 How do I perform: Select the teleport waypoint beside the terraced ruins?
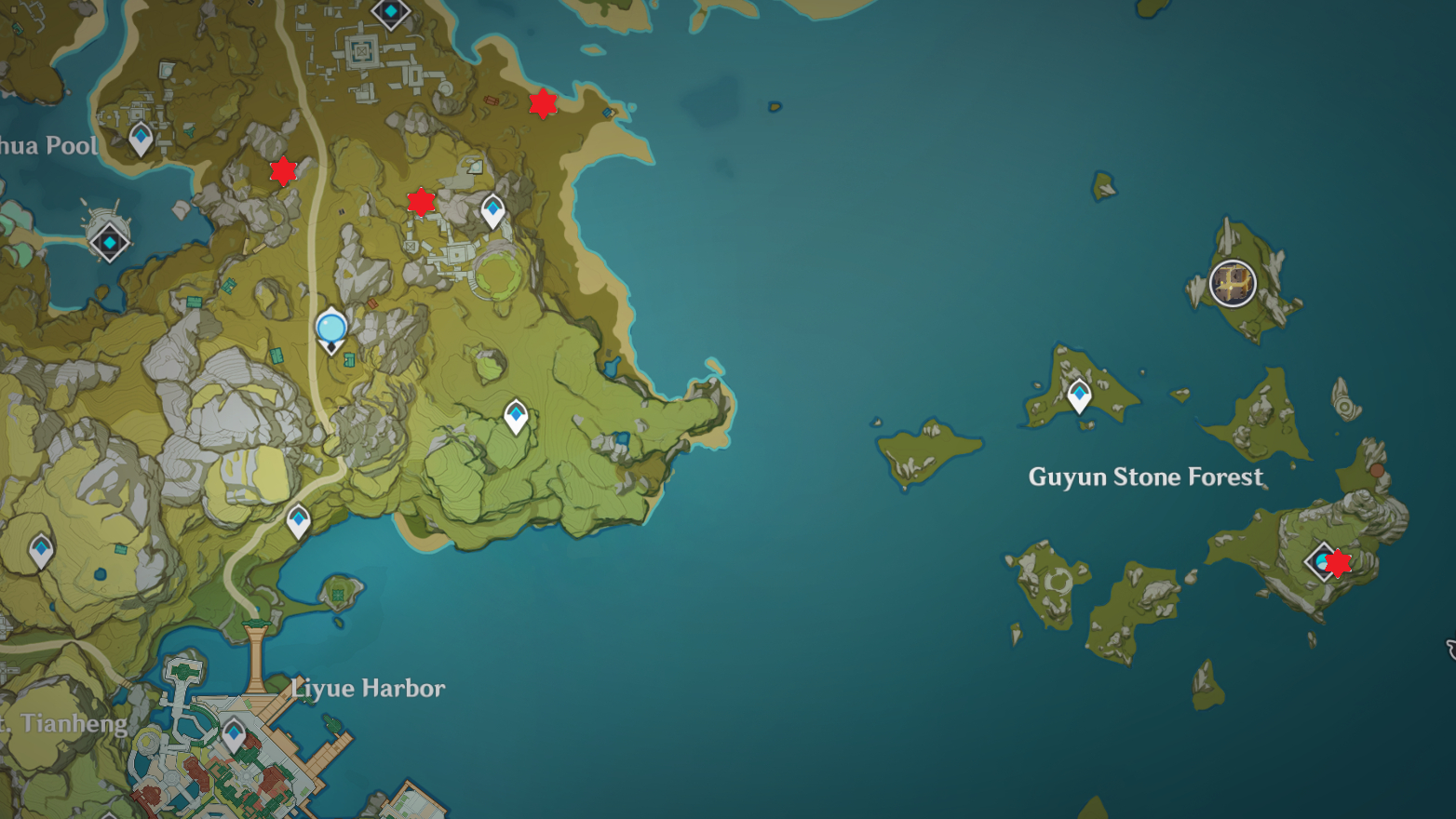click(x=491, y=210)
